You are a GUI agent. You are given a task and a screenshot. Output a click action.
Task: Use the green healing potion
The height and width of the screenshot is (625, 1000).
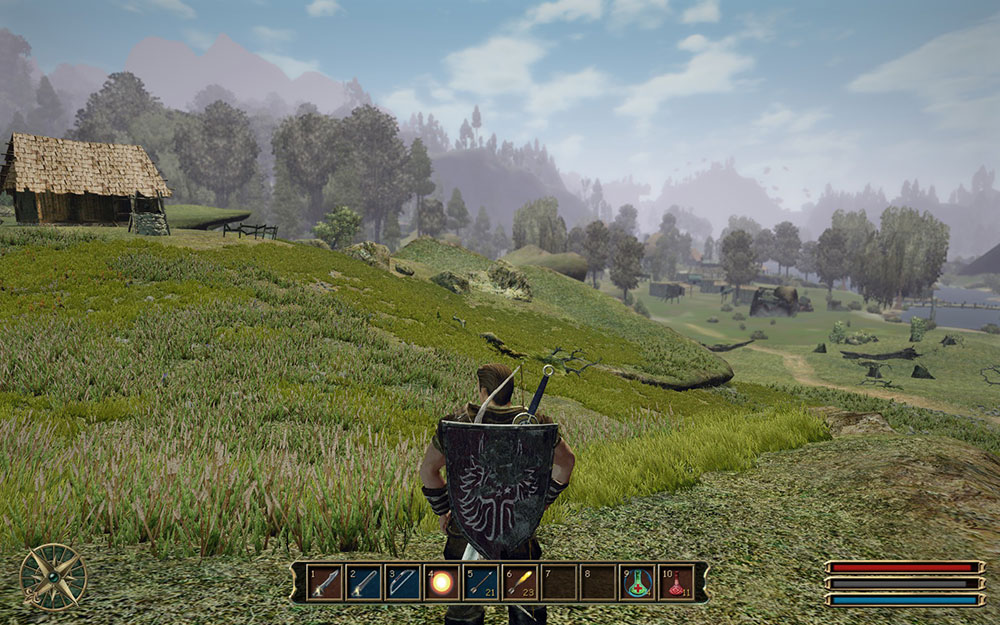[637, 582]
